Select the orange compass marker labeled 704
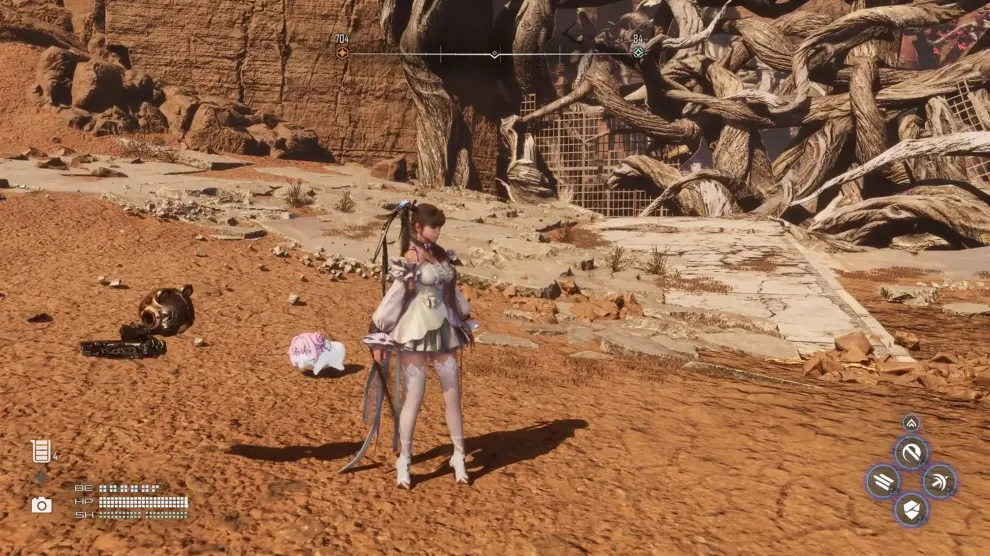The image size is (990, 556). 342,52
